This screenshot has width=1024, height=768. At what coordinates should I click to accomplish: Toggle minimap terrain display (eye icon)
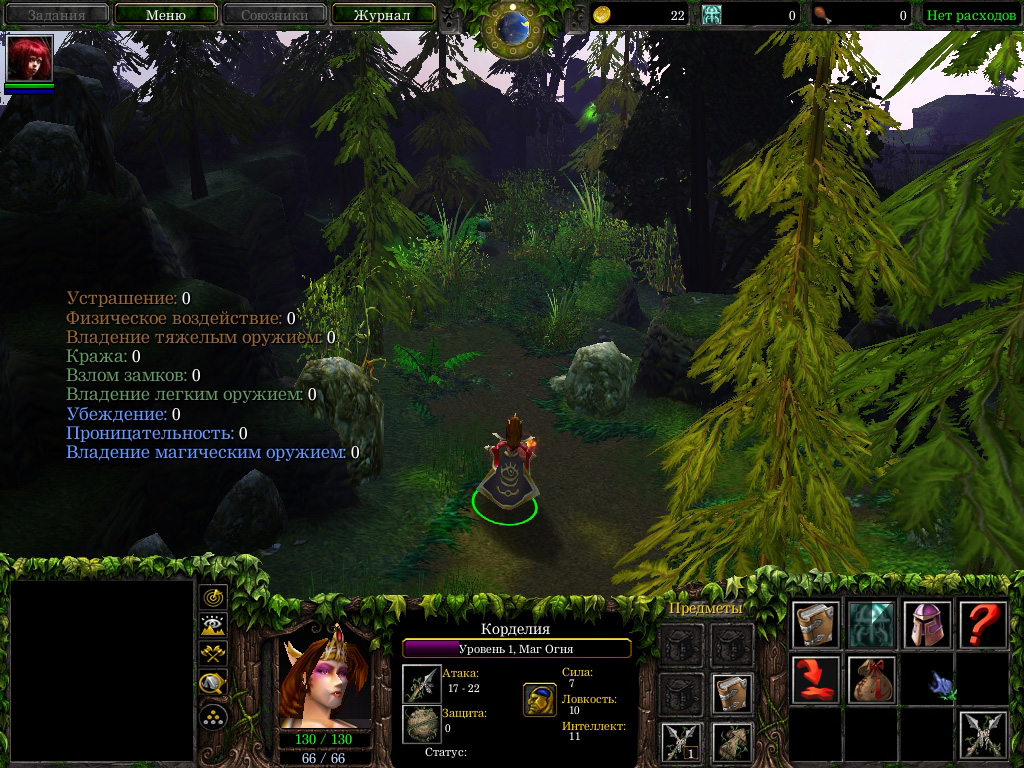tap(213, 626)
